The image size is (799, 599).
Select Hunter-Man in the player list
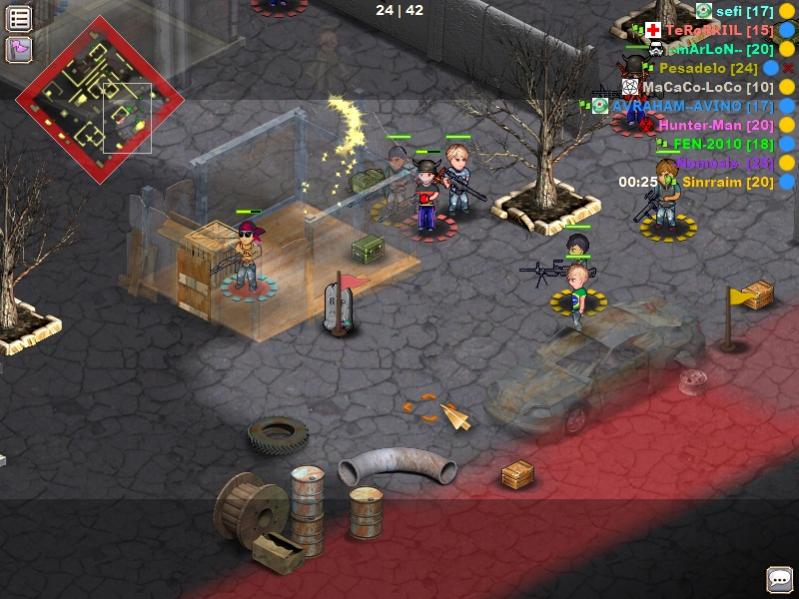pos(715,125)
